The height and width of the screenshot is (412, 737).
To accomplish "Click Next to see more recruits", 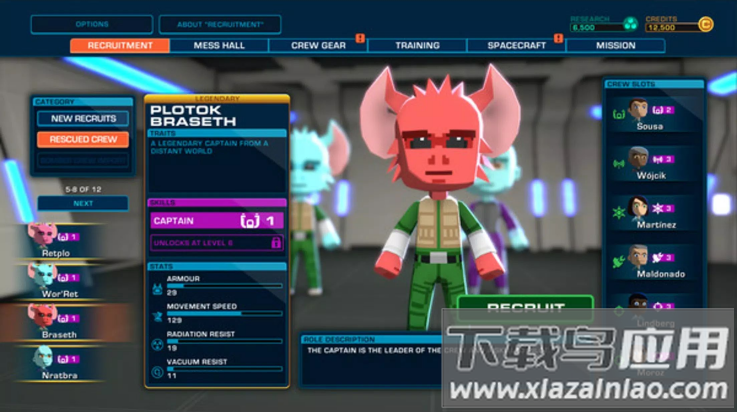I will (83, 203).
